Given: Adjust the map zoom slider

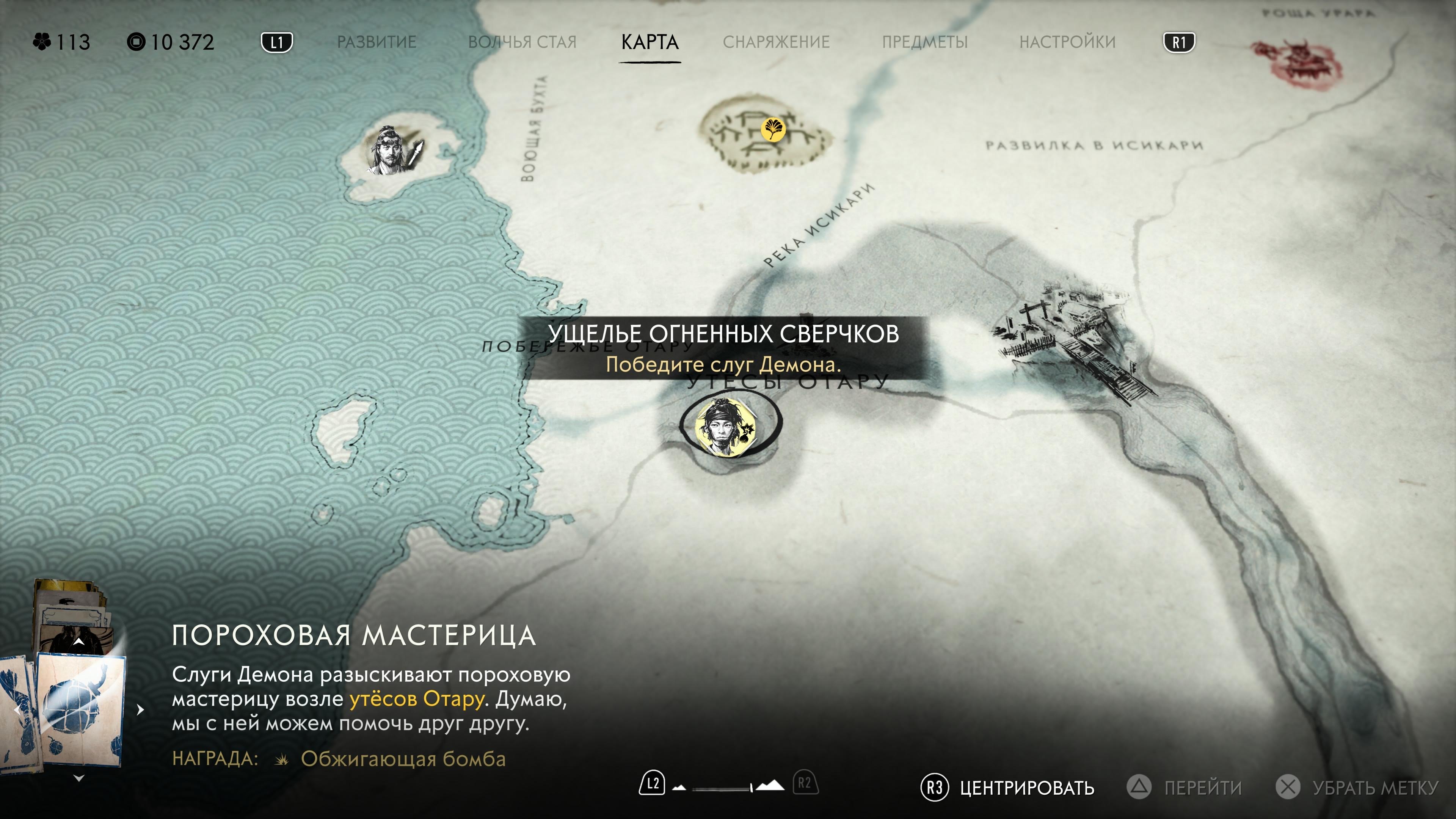Looking at the screenshot, I should (x=729, y=786).
